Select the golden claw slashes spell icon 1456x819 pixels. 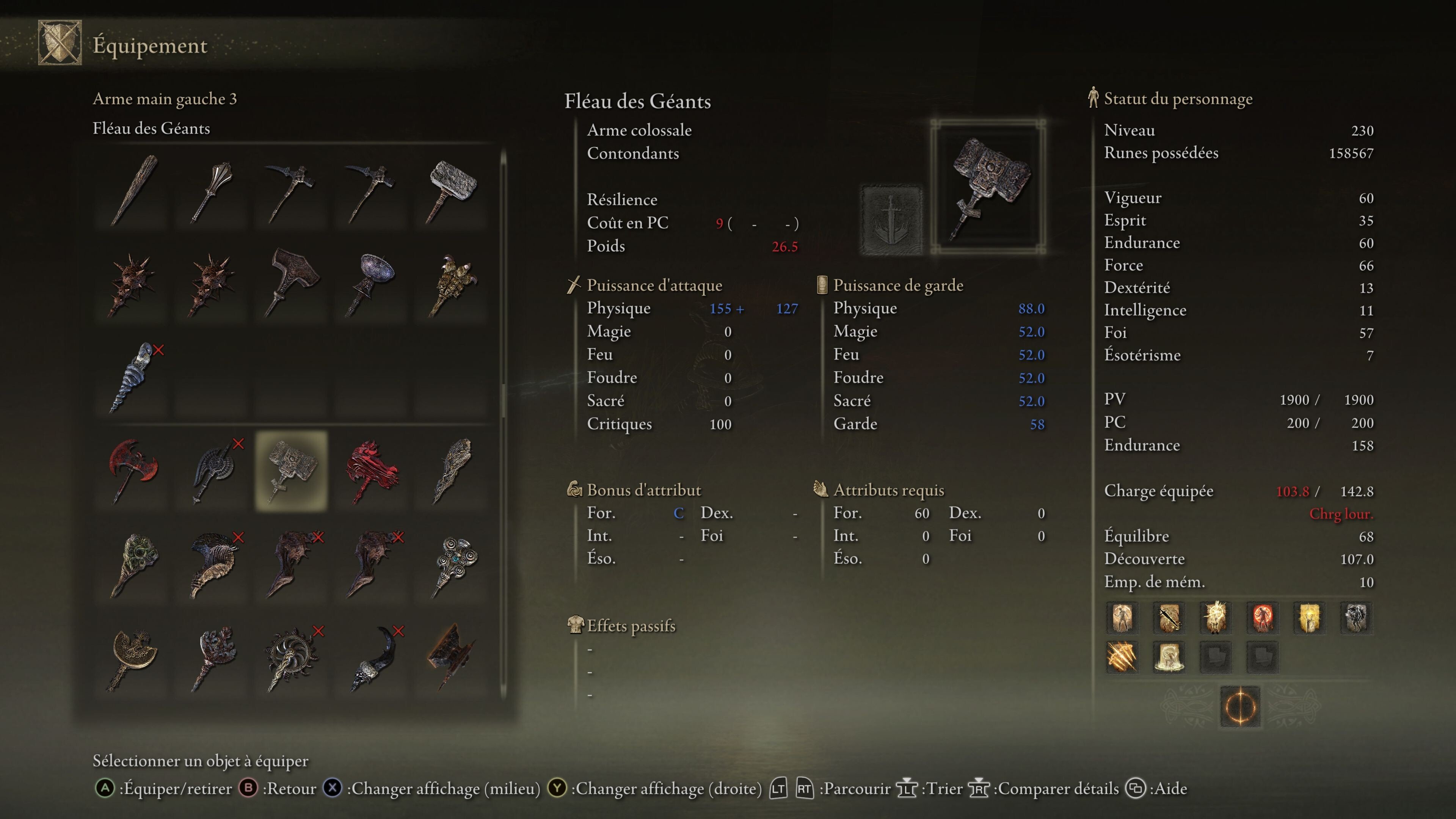click(x=1122, y=657)
